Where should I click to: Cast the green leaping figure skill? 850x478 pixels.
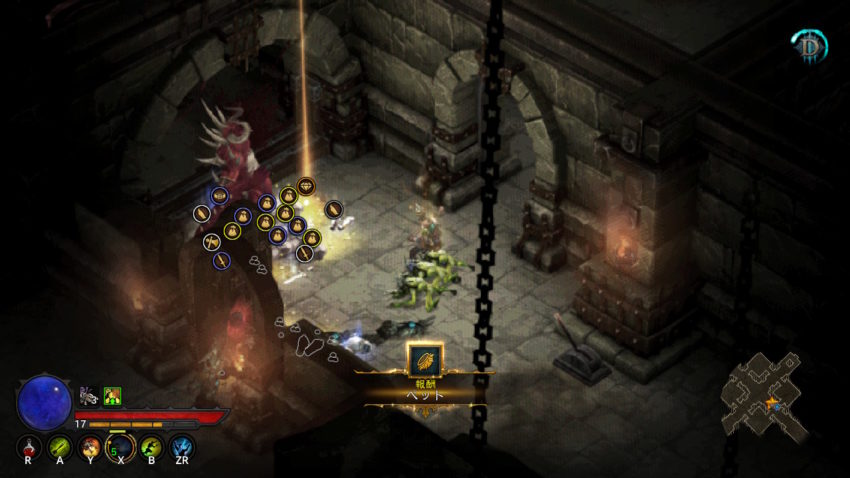point(151,446)
